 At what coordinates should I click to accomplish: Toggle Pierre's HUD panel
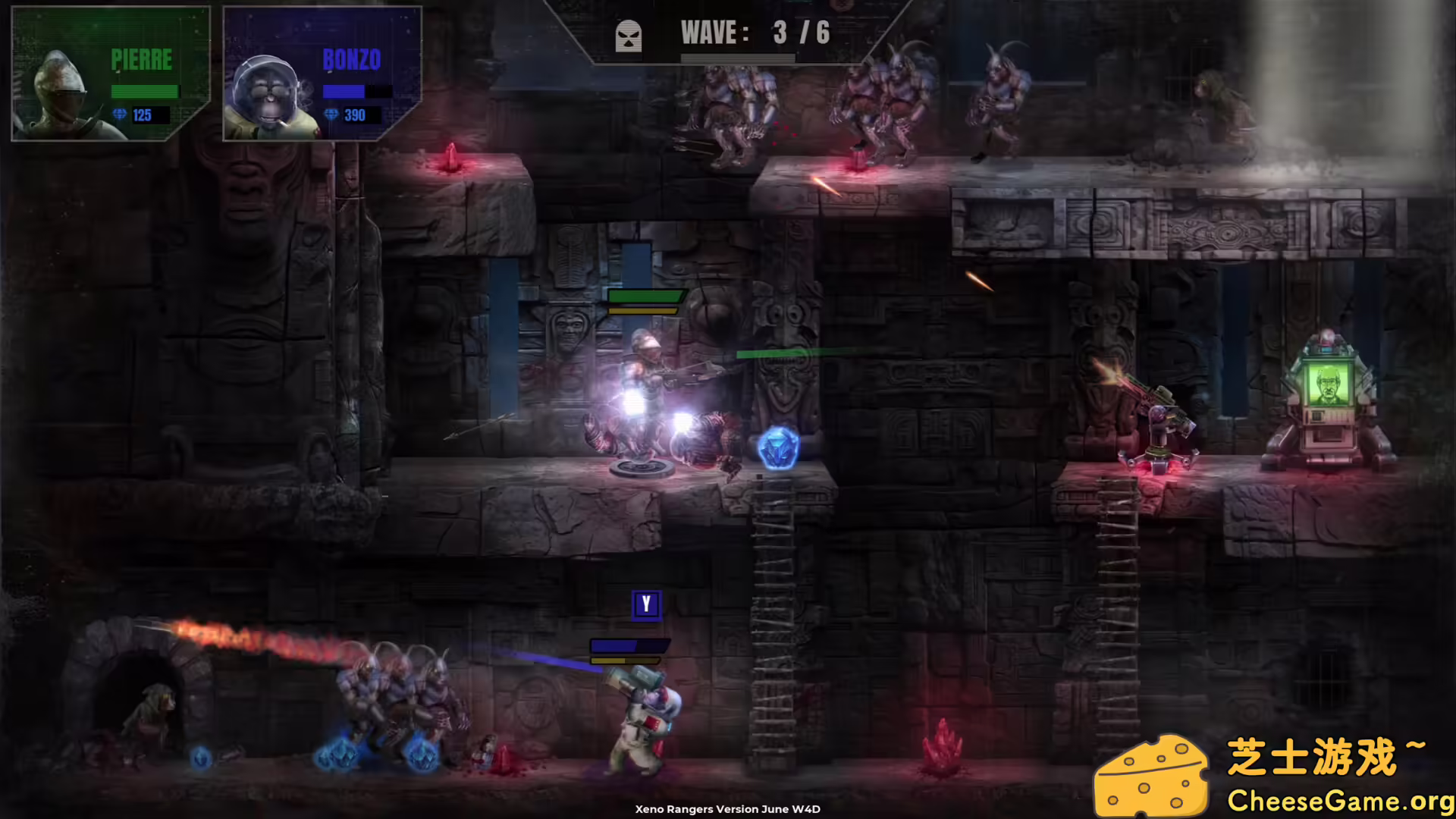110,72
